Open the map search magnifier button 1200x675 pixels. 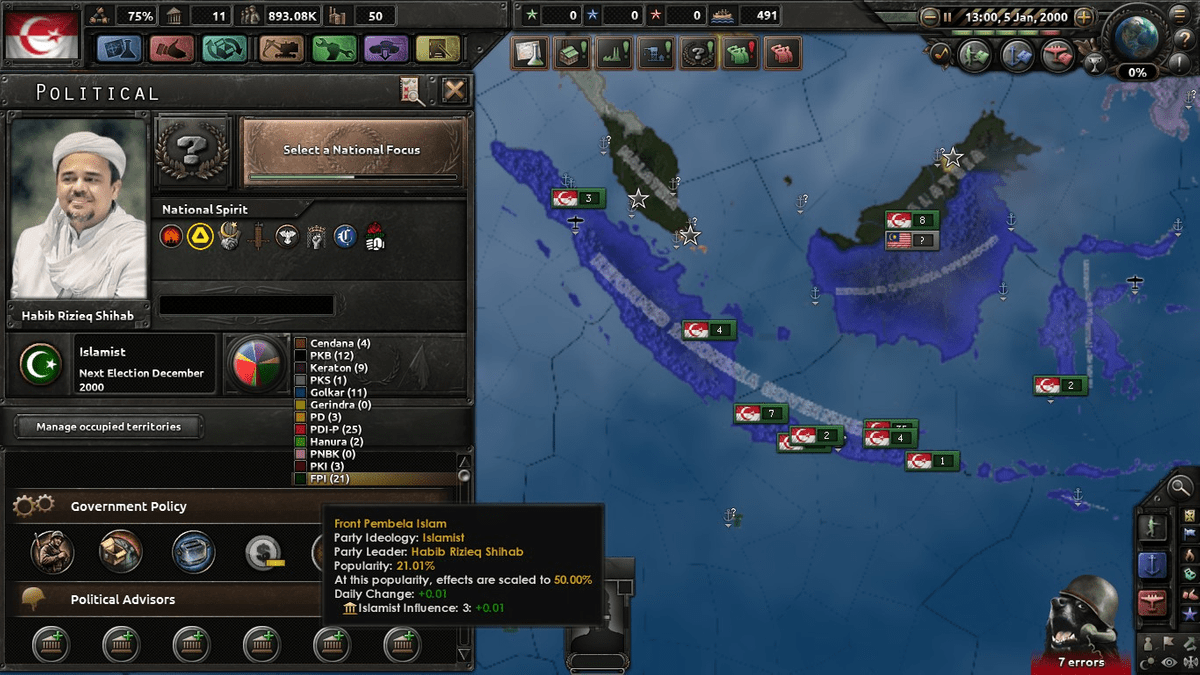click(x=1181, y=489)
